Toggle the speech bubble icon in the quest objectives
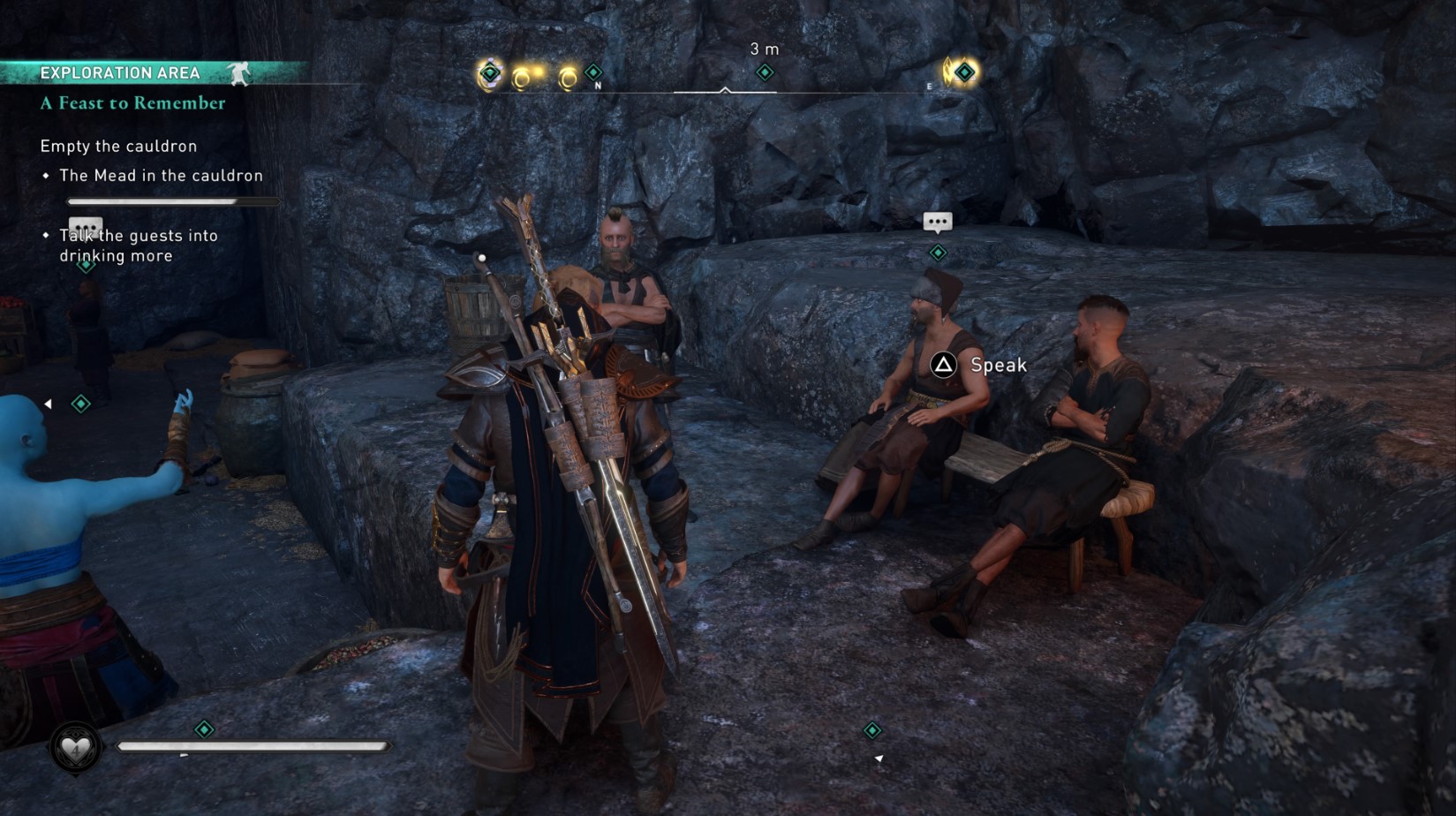Screen dimensions: 1456x816 pos(85,225)
